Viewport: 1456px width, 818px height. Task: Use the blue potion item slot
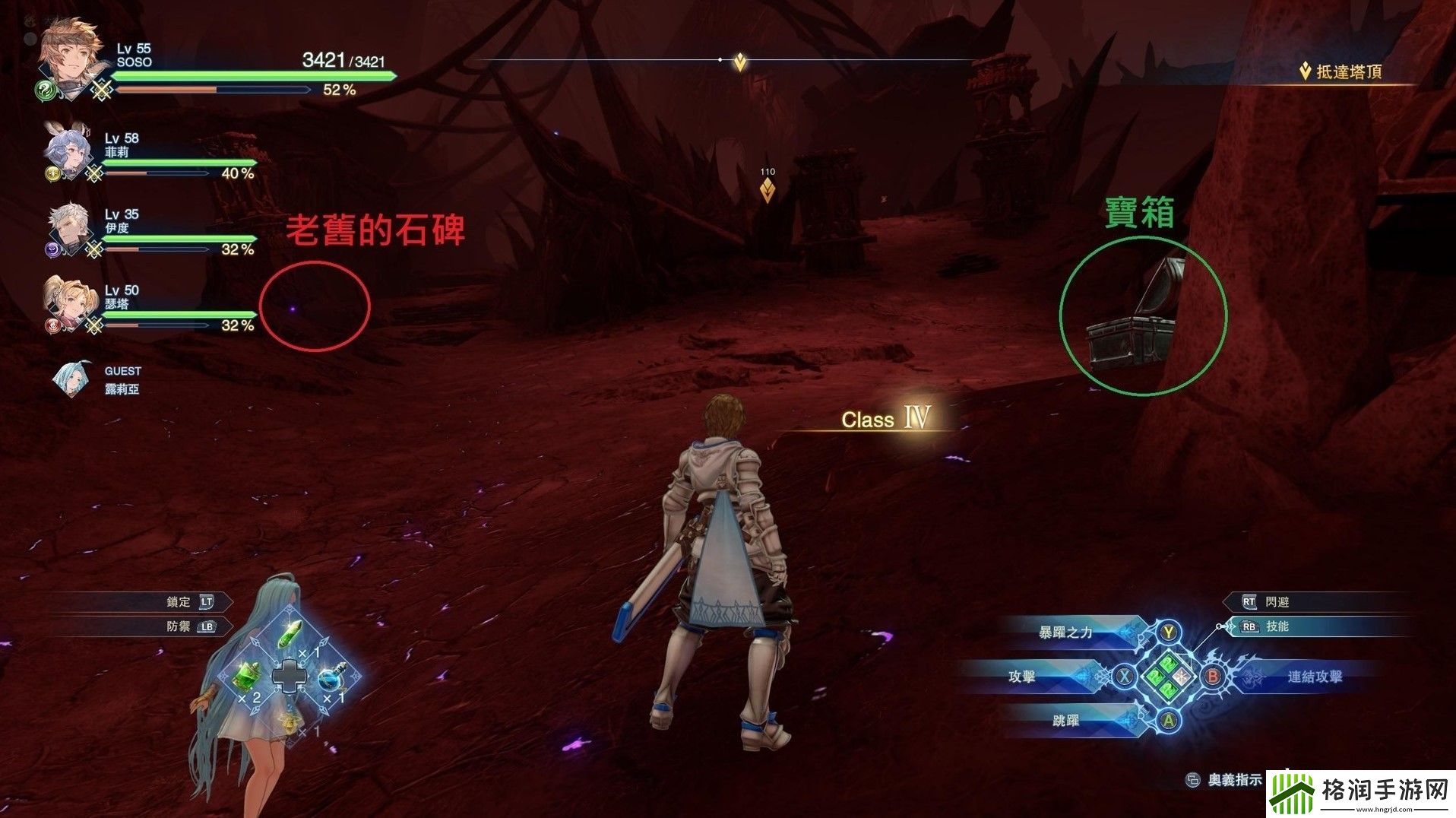[331, 677]
